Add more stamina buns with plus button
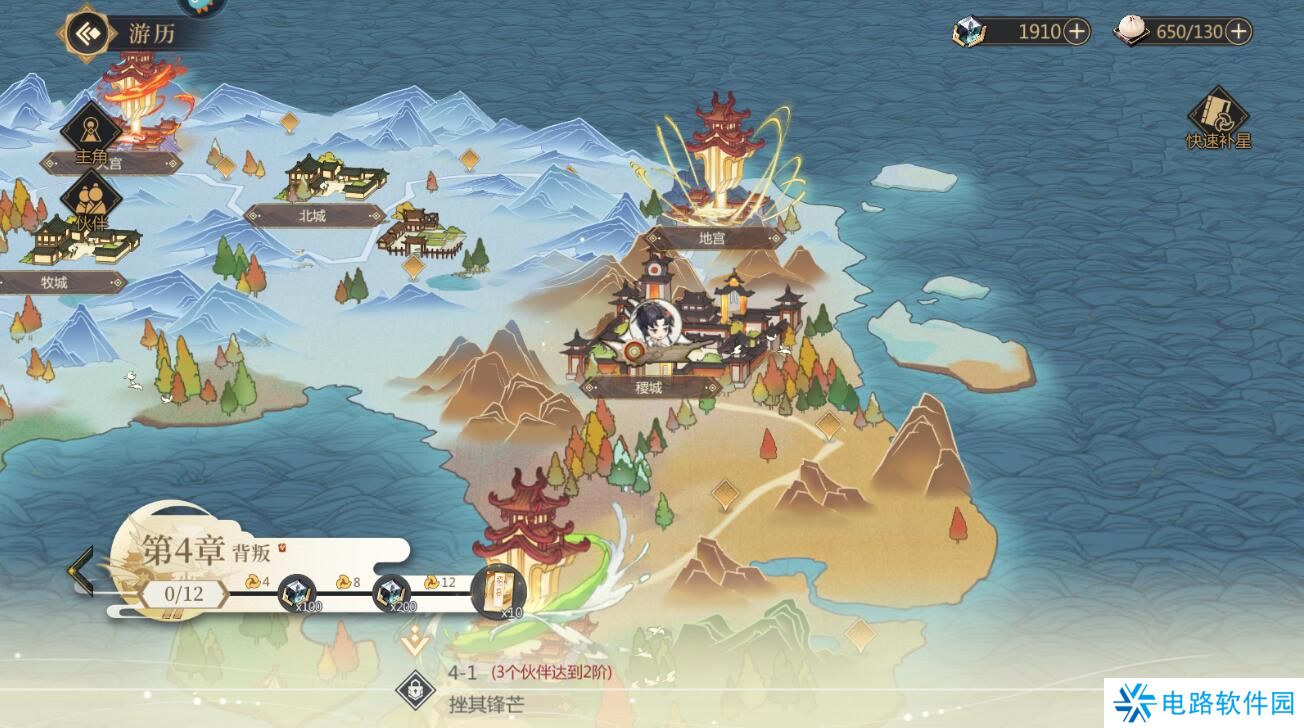The height and width of the screenshot is (728, 1304). [x=1238, y=31]
